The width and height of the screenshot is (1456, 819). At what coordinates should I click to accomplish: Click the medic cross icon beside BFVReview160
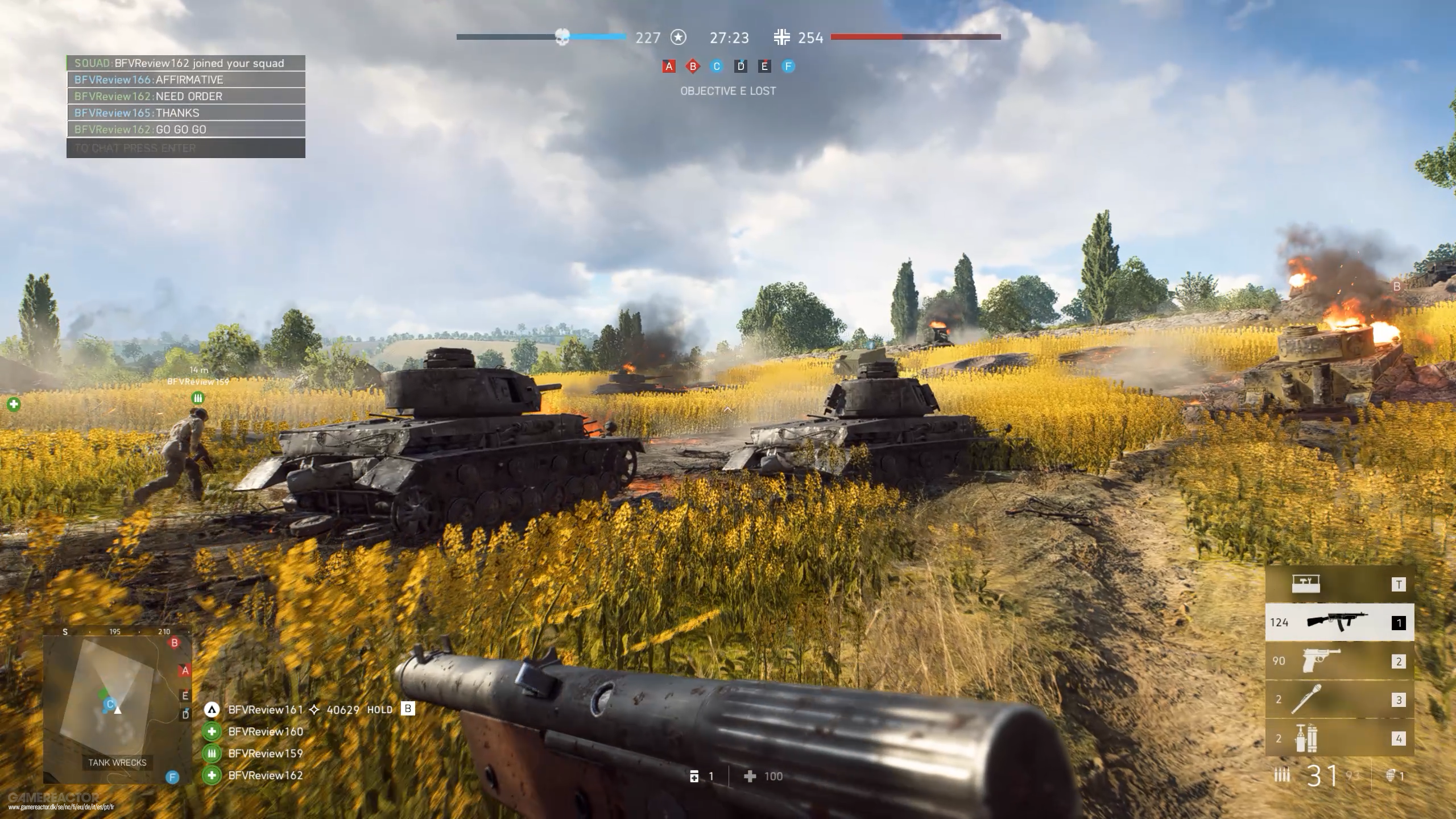pos(212,731)
